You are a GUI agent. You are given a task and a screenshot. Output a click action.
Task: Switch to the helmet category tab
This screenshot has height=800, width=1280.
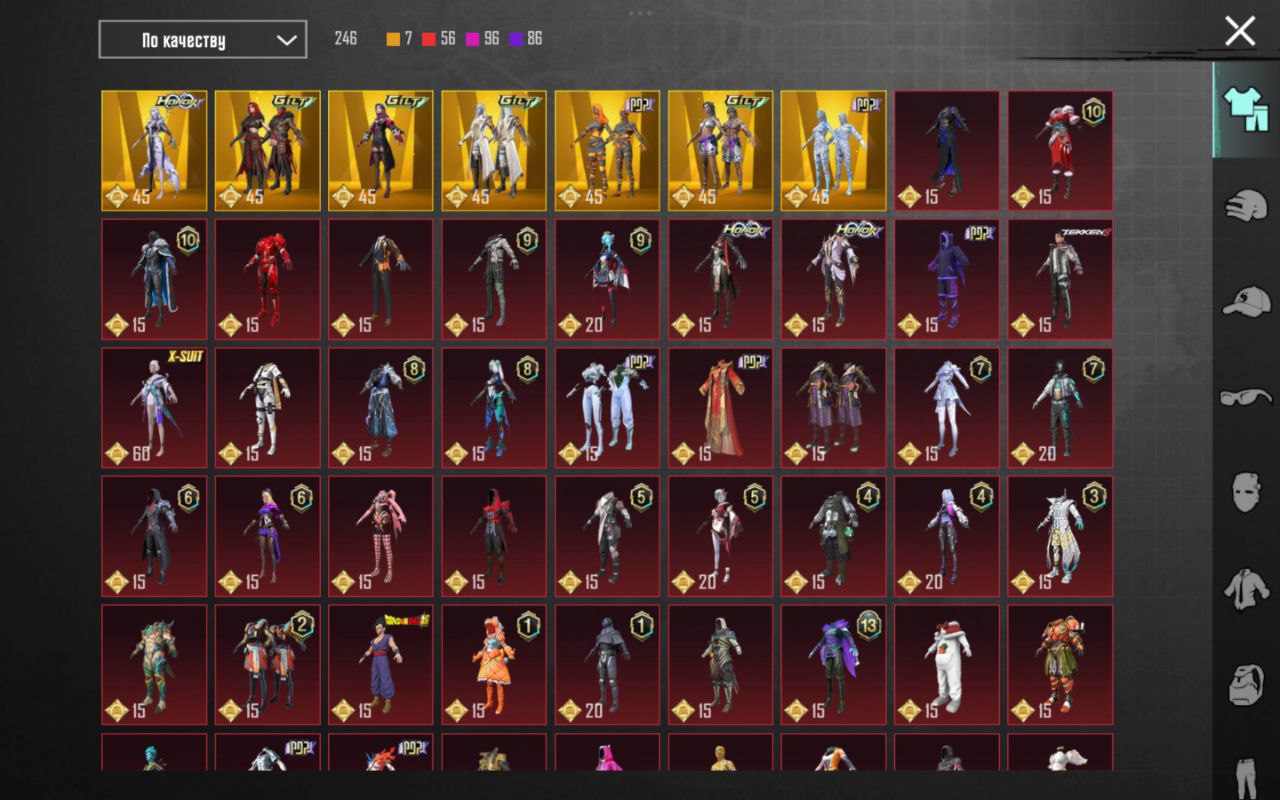[1246, 205]
